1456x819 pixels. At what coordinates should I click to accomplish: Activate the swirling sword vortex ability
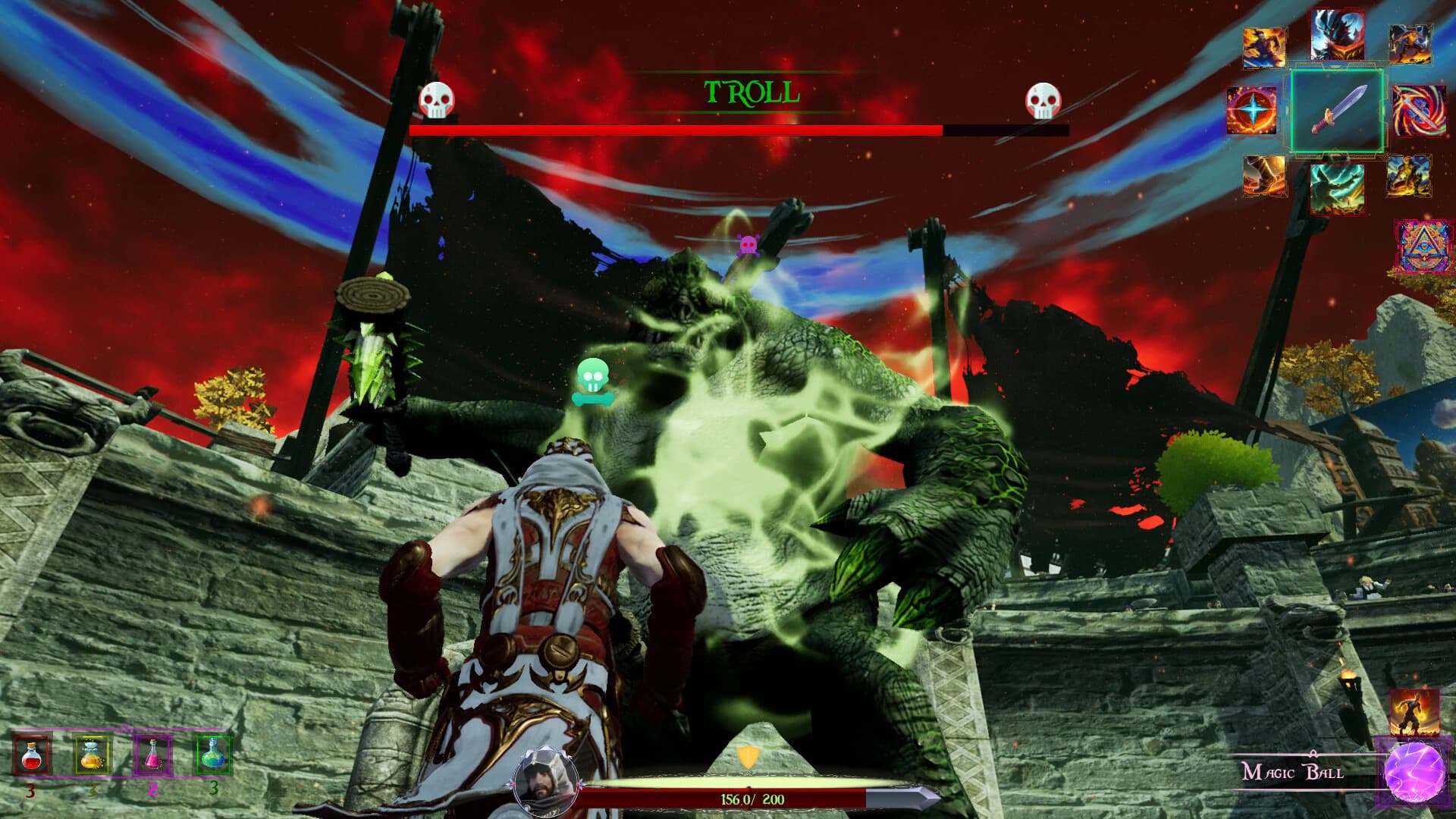click(x=1418, y=111)
